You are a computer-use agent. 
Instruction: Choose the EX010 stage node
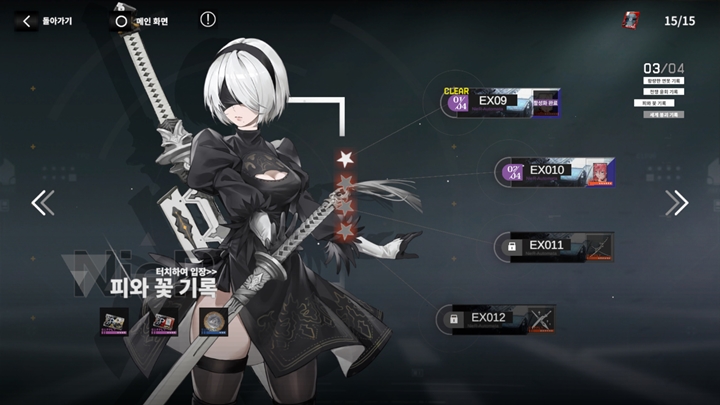[x=555, y=172]
